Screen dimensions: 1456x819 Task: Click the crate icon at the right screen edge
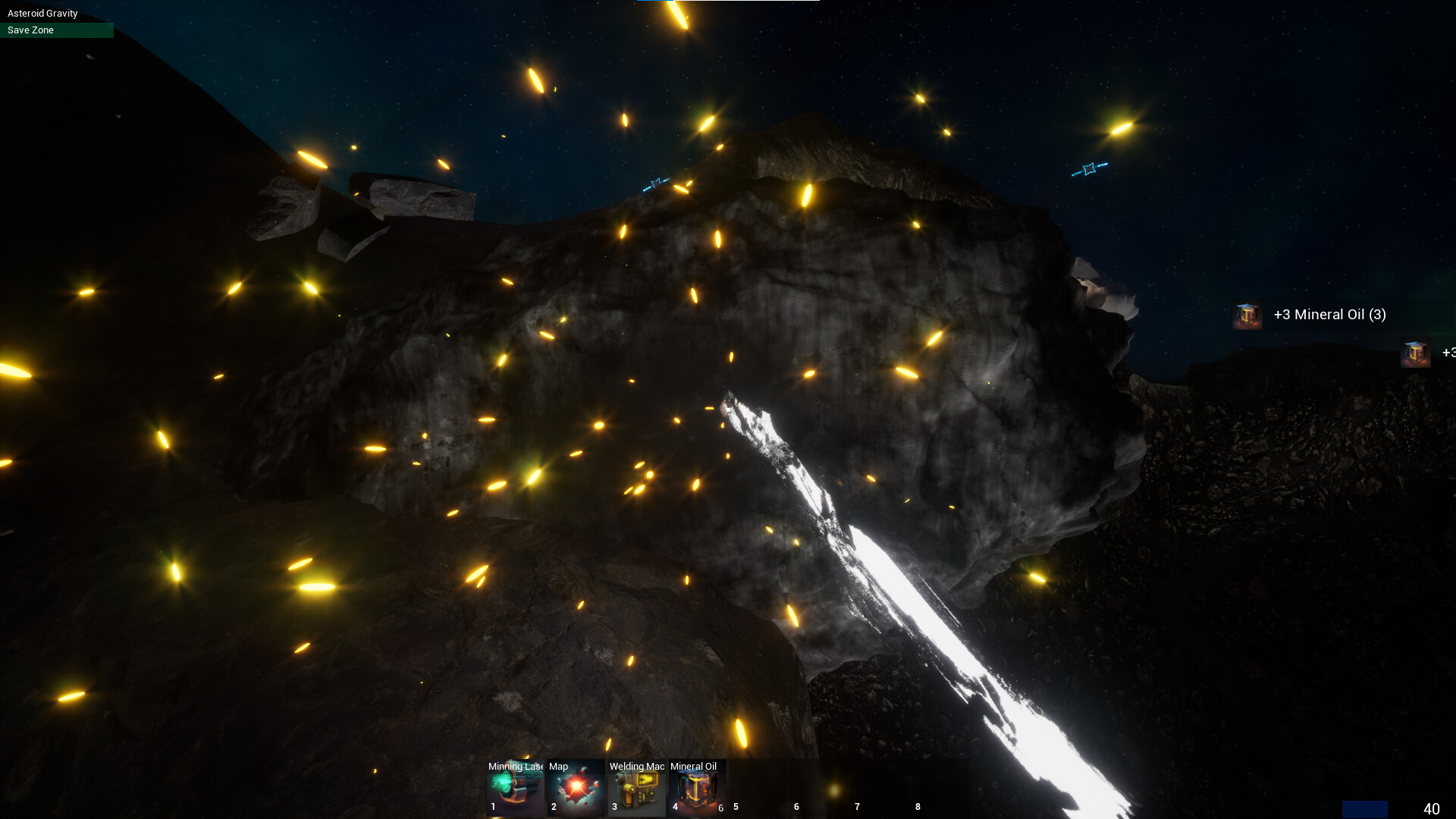1416,353
